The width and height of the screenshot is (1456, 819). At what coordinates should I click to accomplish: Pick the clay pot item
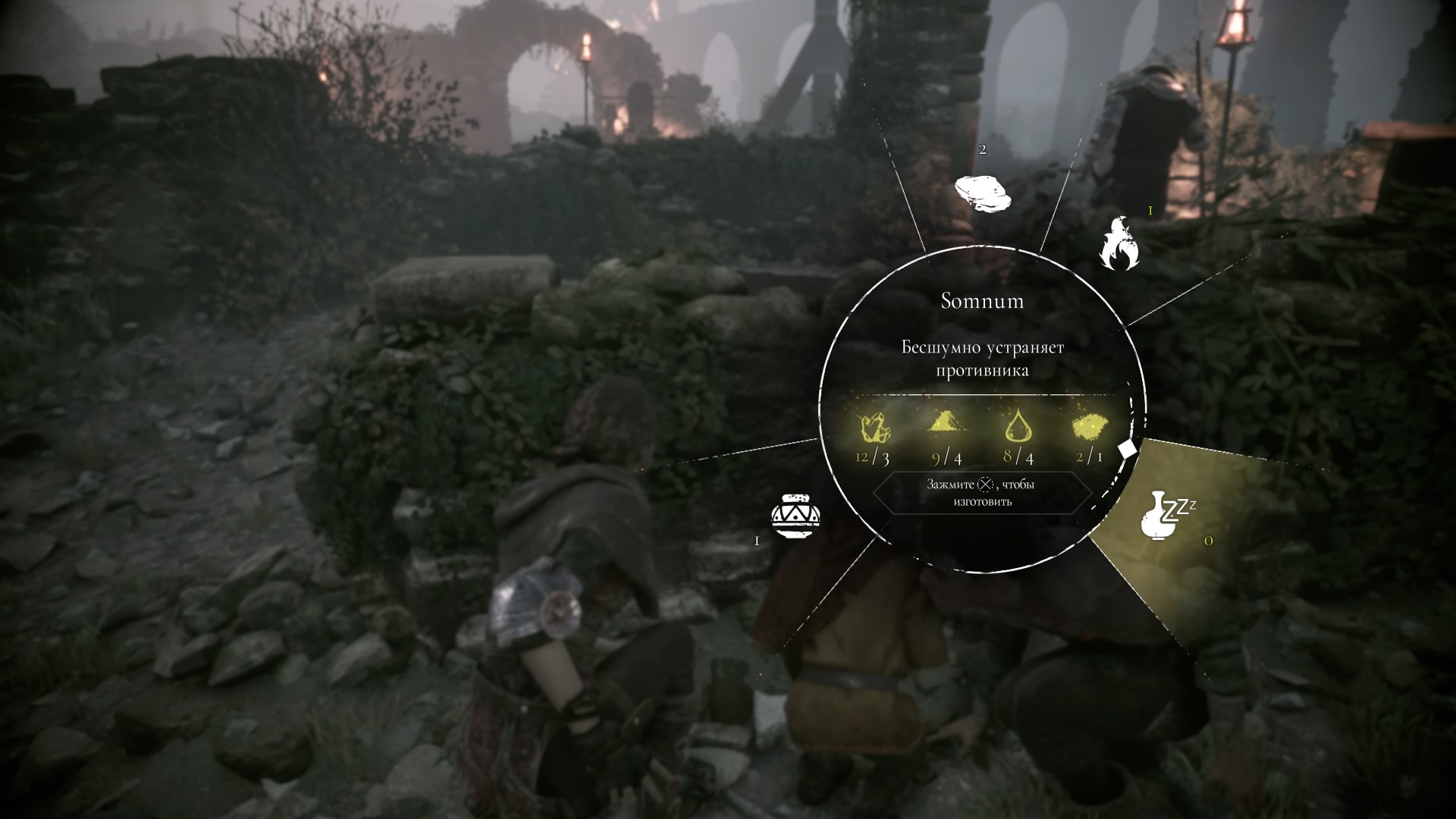tap(795, 516)
